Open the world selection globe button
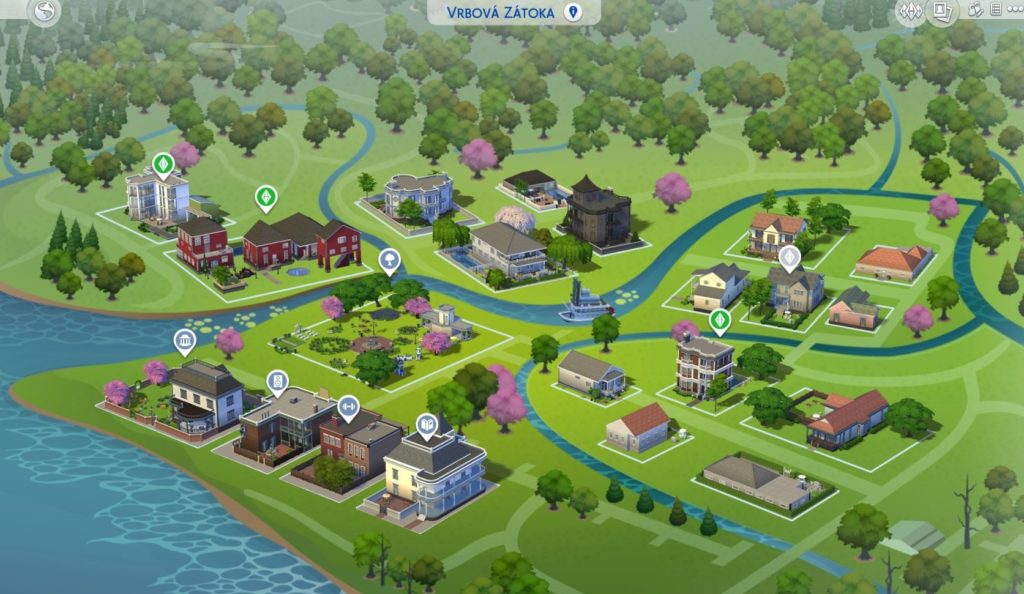1024x594 pixels. tap(45, 12)
